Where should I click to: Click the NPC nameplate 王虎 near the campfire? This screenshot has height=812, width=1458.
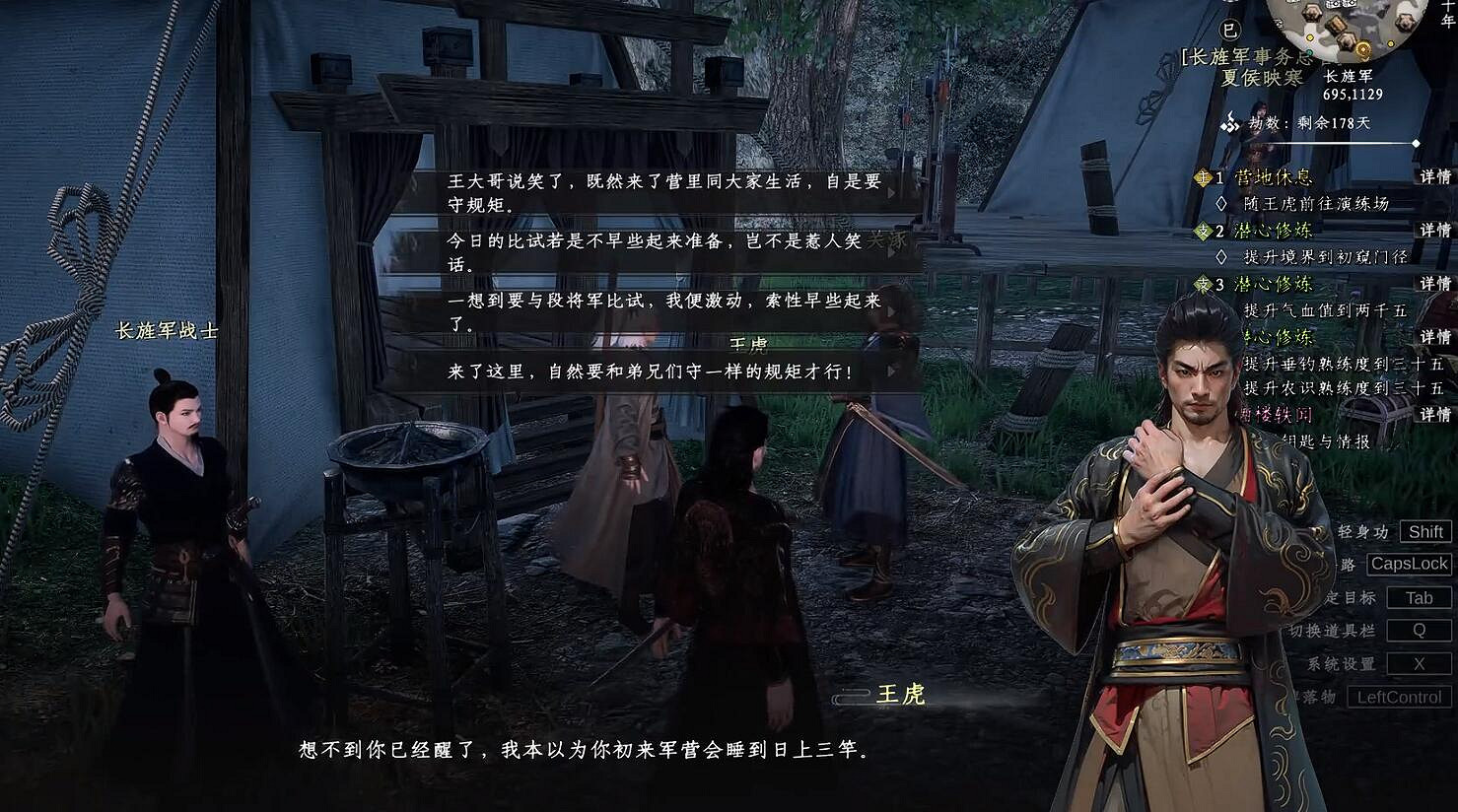pos(902,695)
